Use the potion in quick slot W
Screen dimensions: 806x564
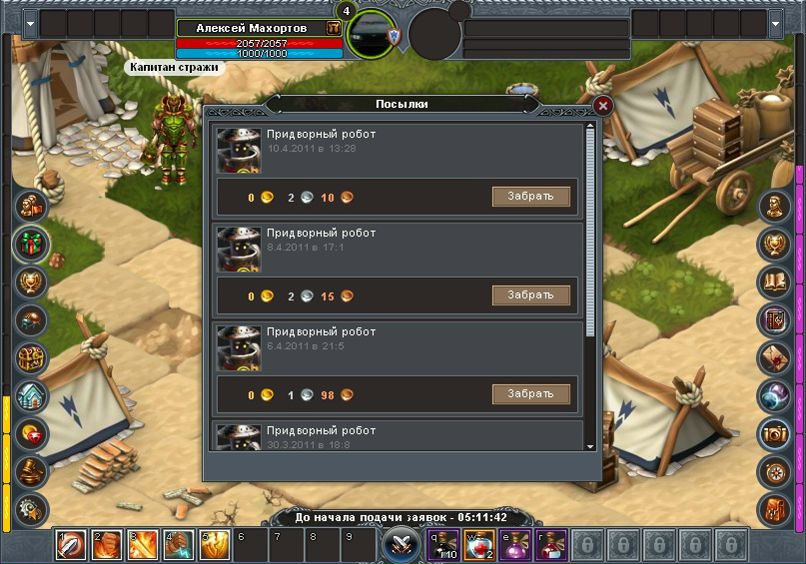(478, 545)
